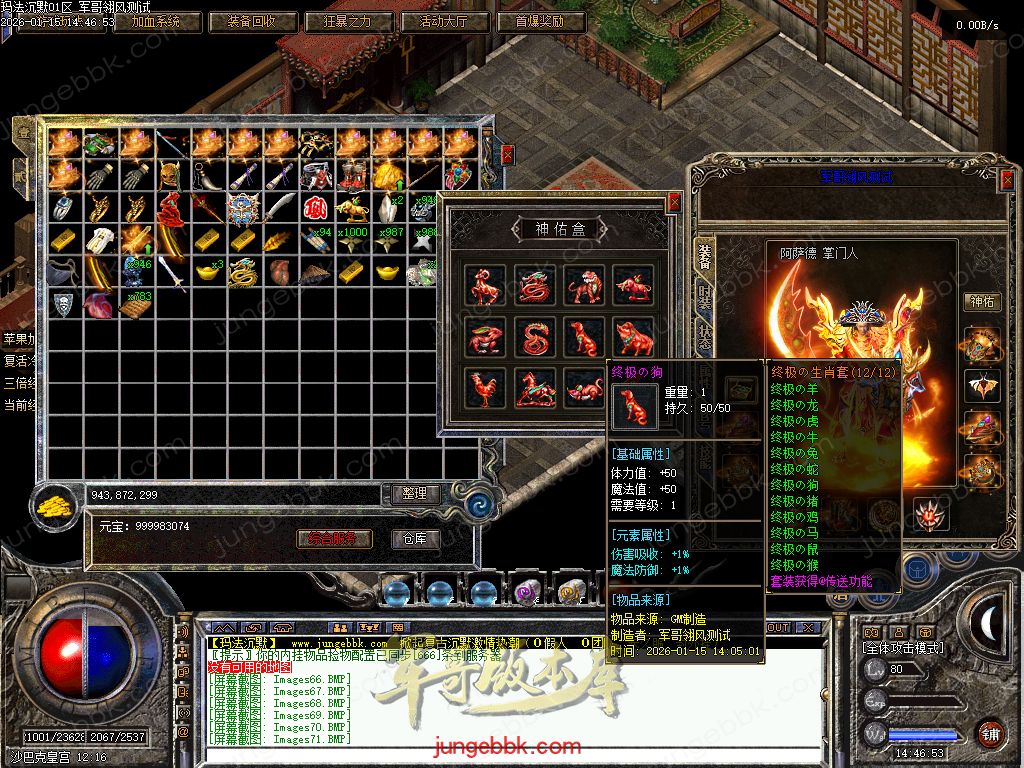Switch to the 时装 fashion tab
1024x768 pixels.
(x=704, y=297)
